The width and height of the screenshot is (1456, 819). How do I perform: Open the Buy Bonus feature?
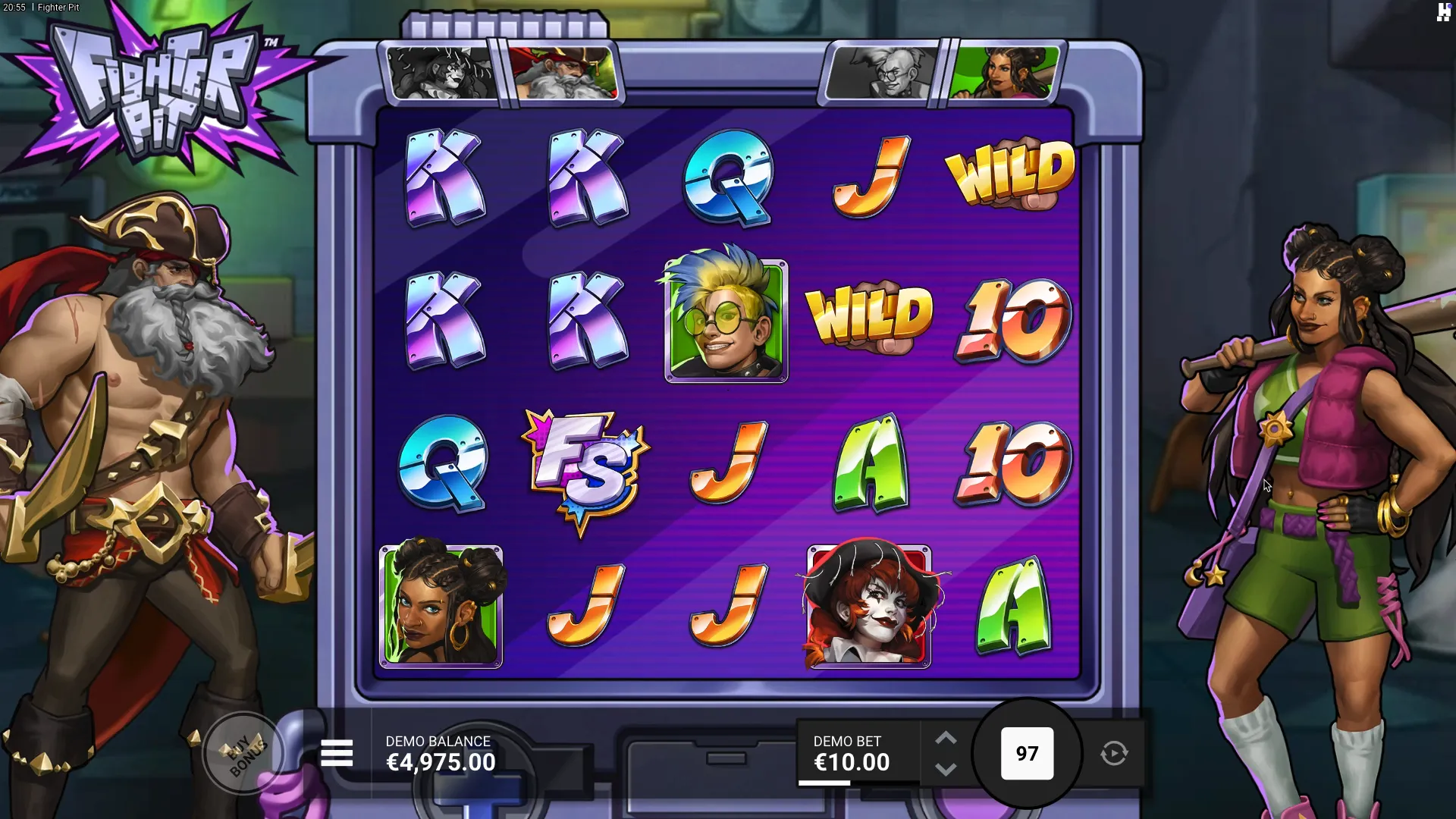tap(244, 753)
